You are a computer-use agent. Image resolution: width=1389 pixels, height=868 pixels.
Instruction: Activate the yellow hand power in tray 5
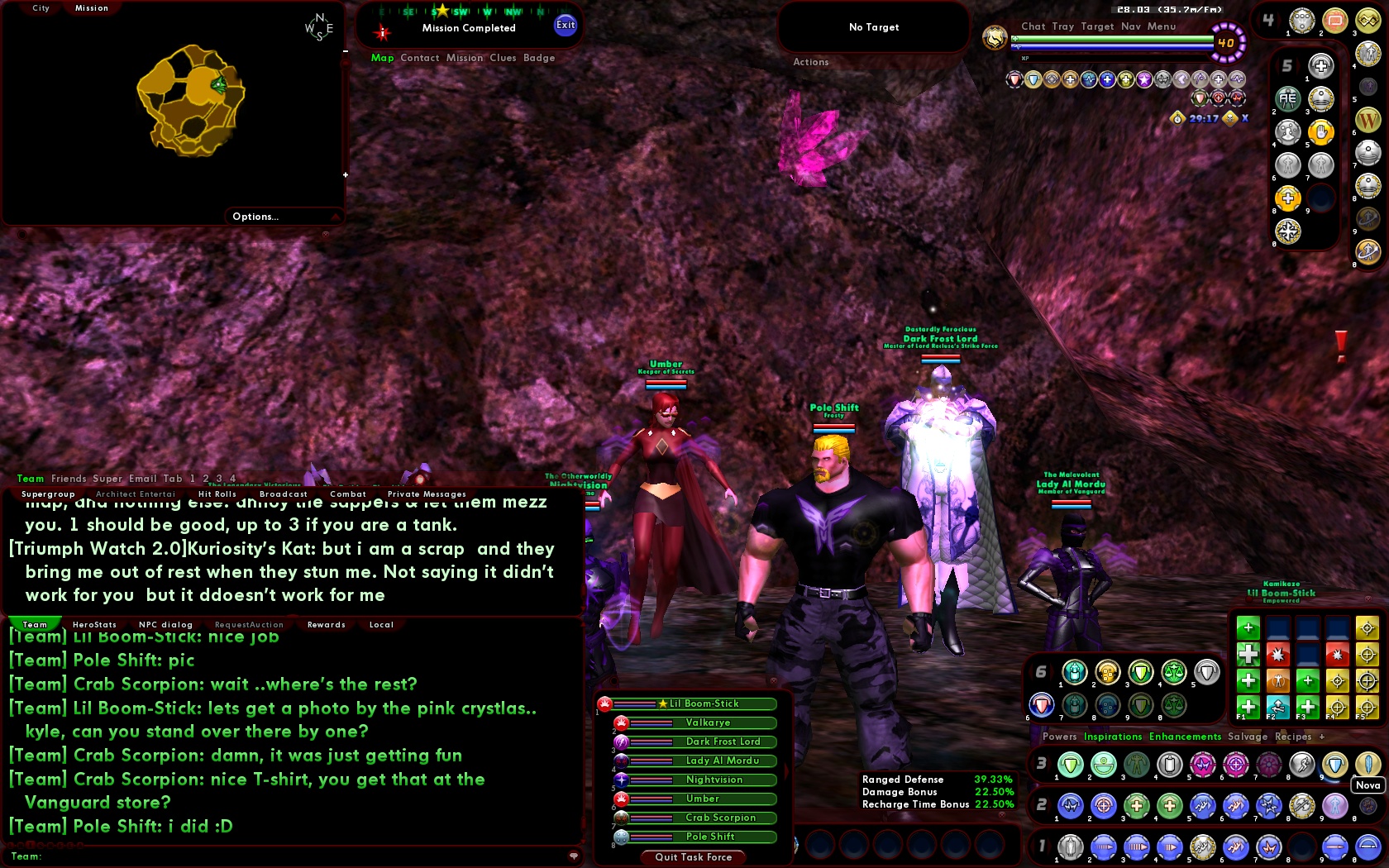(x=1323, y=132)
